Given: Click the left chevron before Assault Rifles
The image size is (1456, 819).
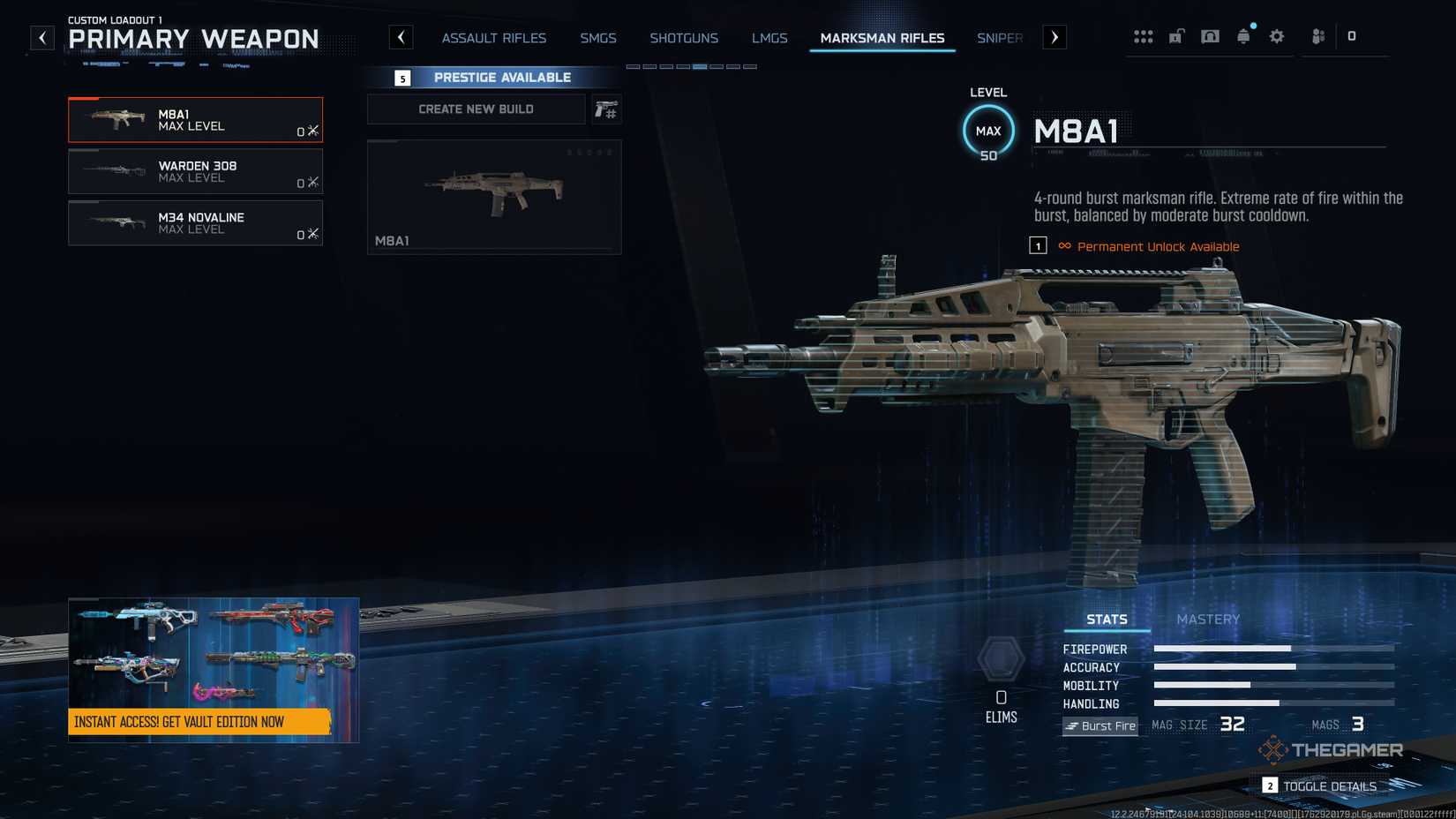Looking at the screenshot, I should (402, 37).
